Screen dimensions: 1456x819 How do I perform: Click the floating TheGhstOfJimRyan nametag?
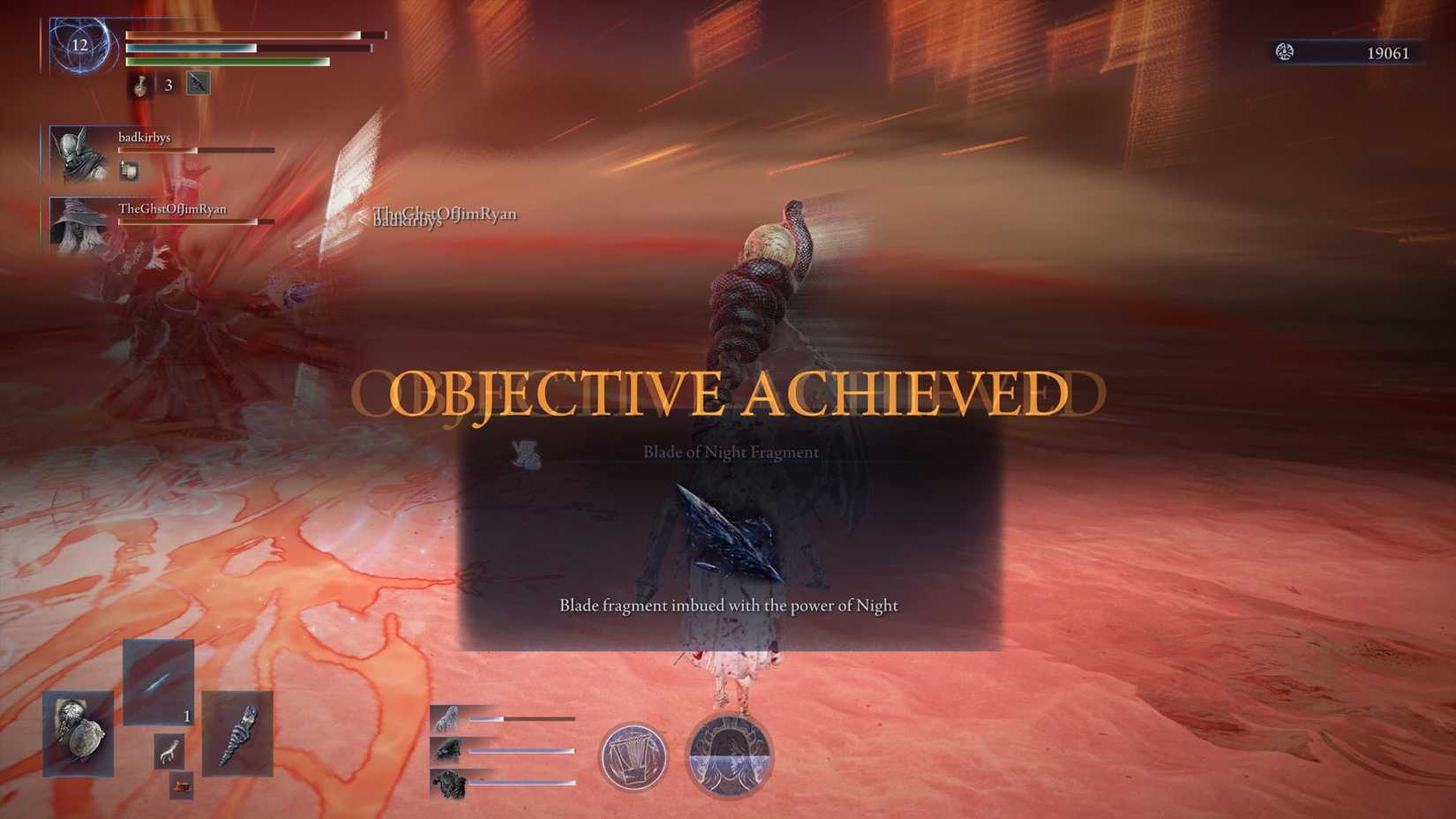pos(447,214)
